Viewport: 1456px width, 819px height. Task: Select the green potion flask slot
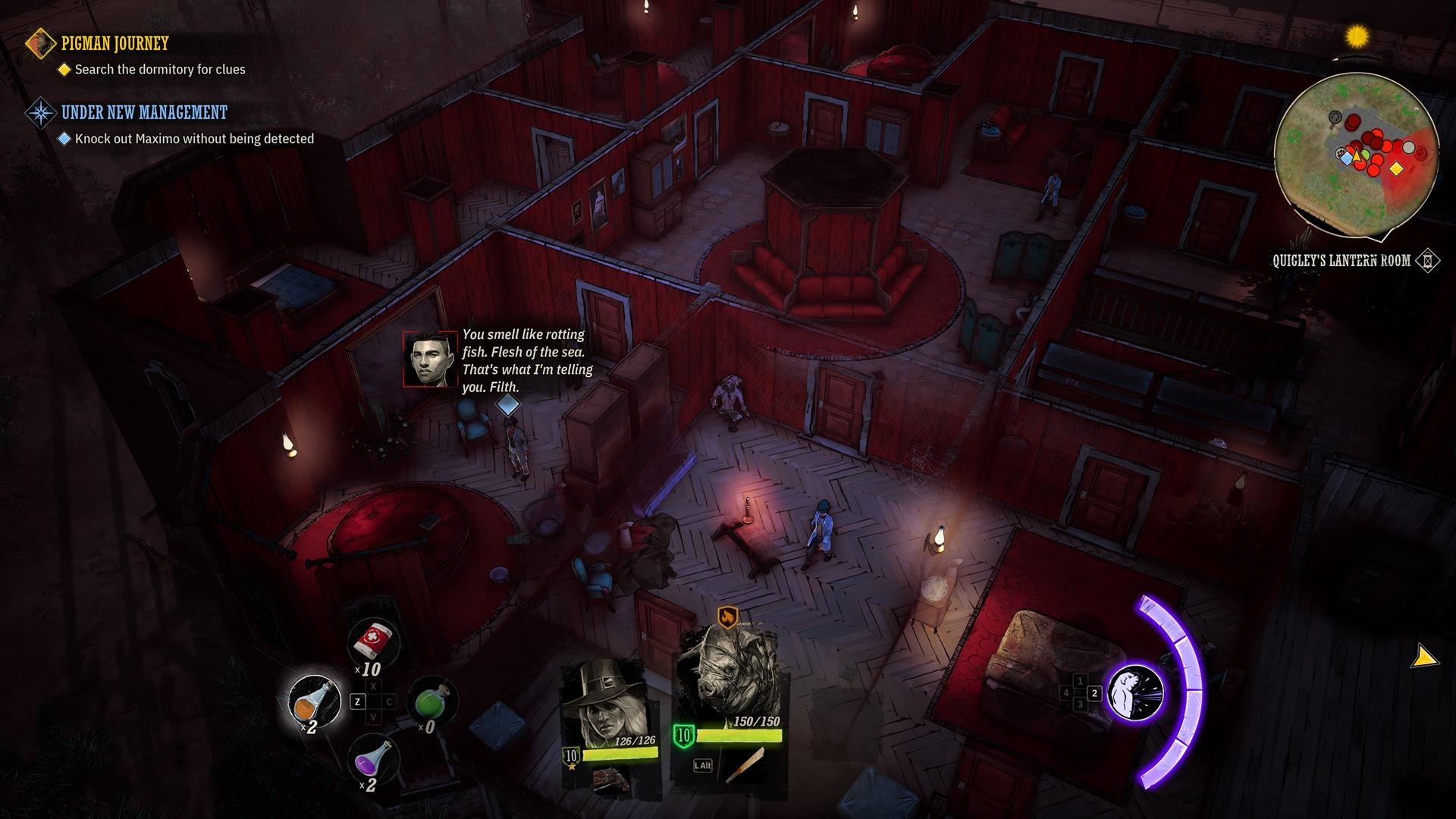tap(432, 701)
